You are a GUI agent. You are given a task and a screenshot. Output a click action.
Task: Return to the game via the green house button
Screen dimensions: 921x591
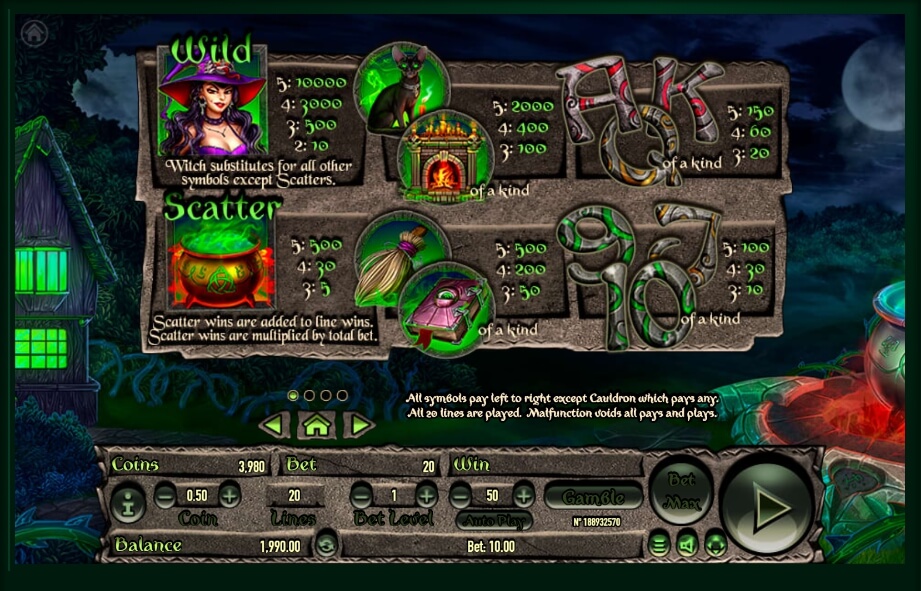(x=316, y=425)
